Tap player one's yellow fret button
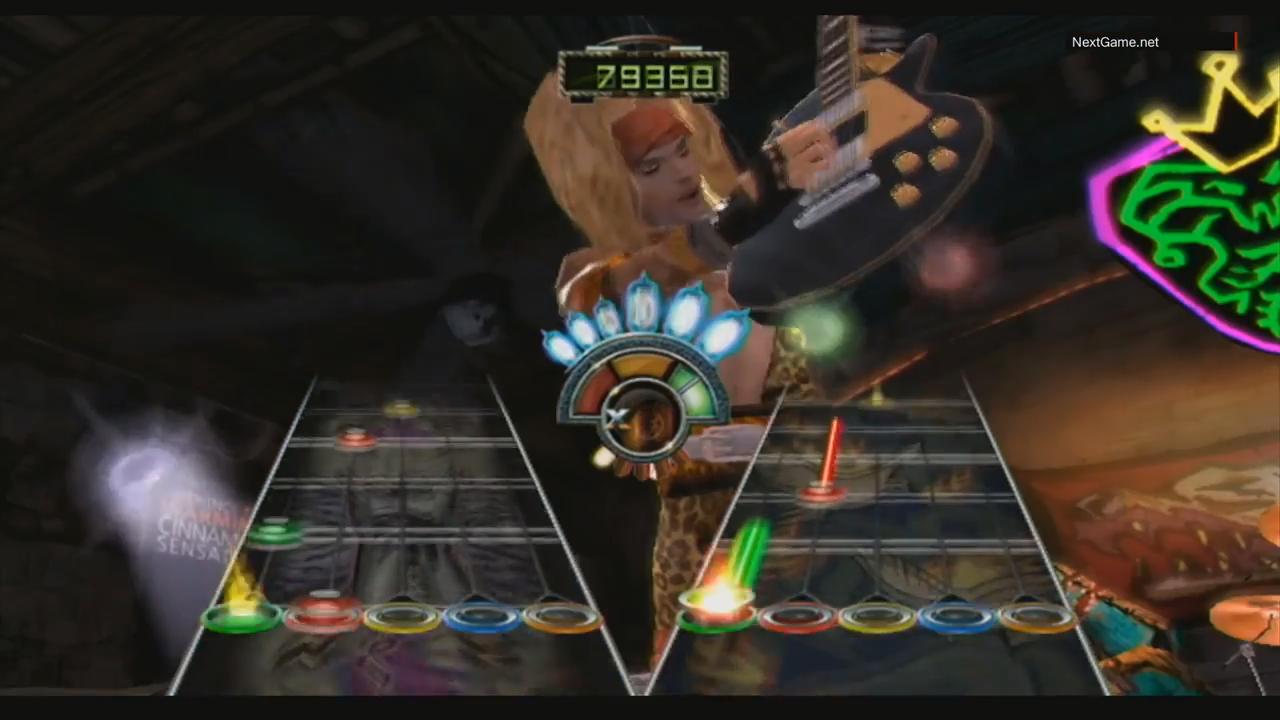Viewport: 1280px width, 720px height. click(x=402, y=617)
